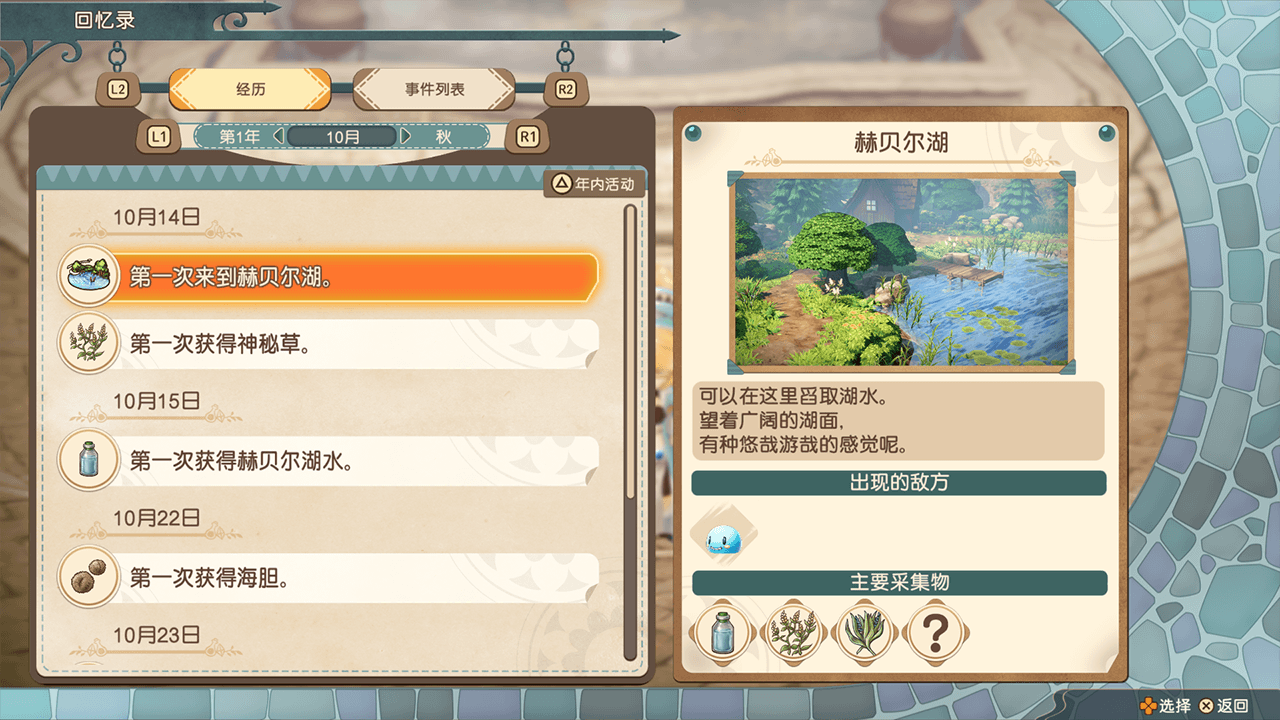The width and height of the screenshot is (1280, 720).
Task: Select the water bottle gathering item
Action: coord(723,632)
